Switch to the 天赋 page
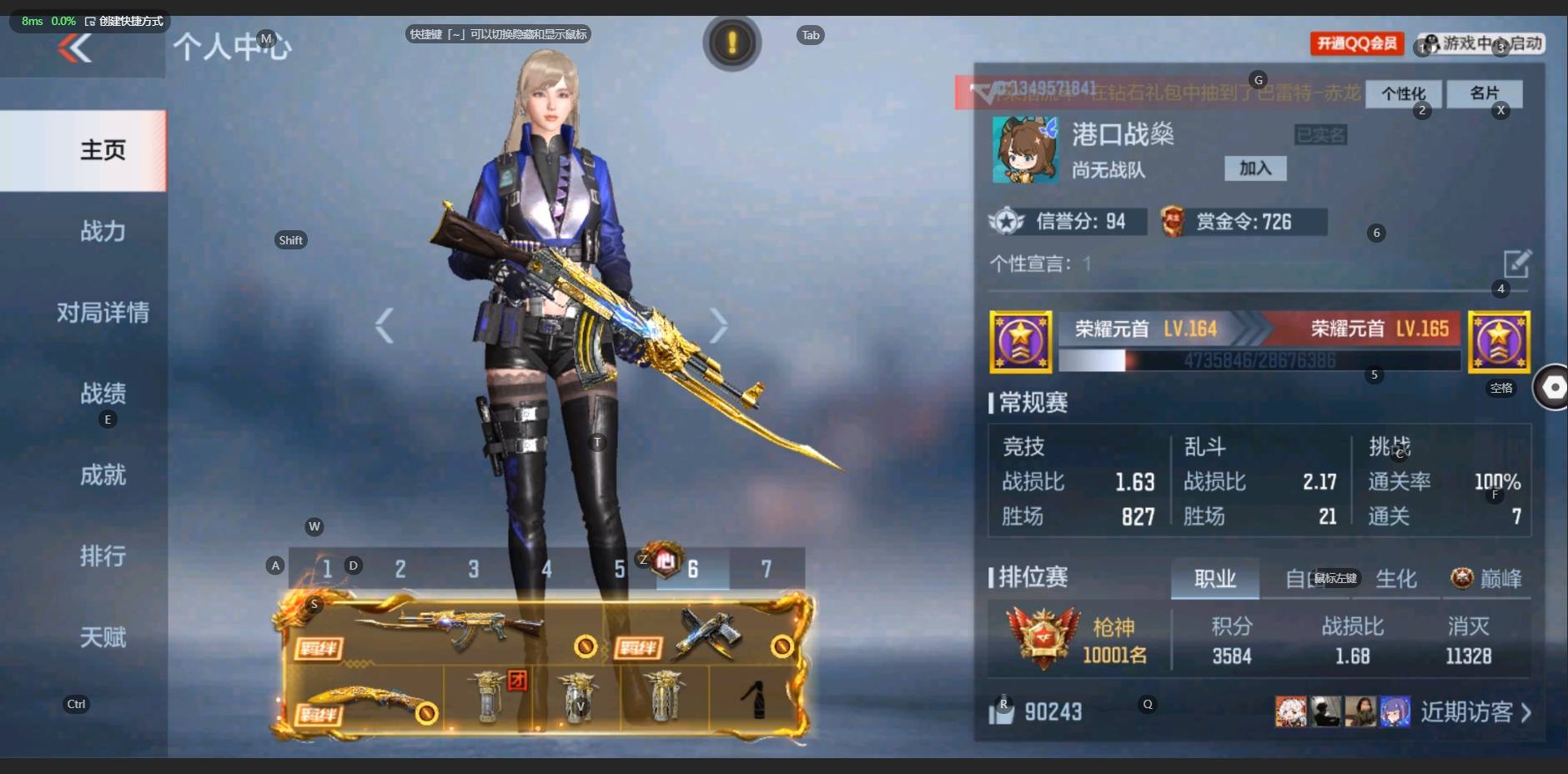Viewport: 1568px width, 774px height. pos(103,638)
